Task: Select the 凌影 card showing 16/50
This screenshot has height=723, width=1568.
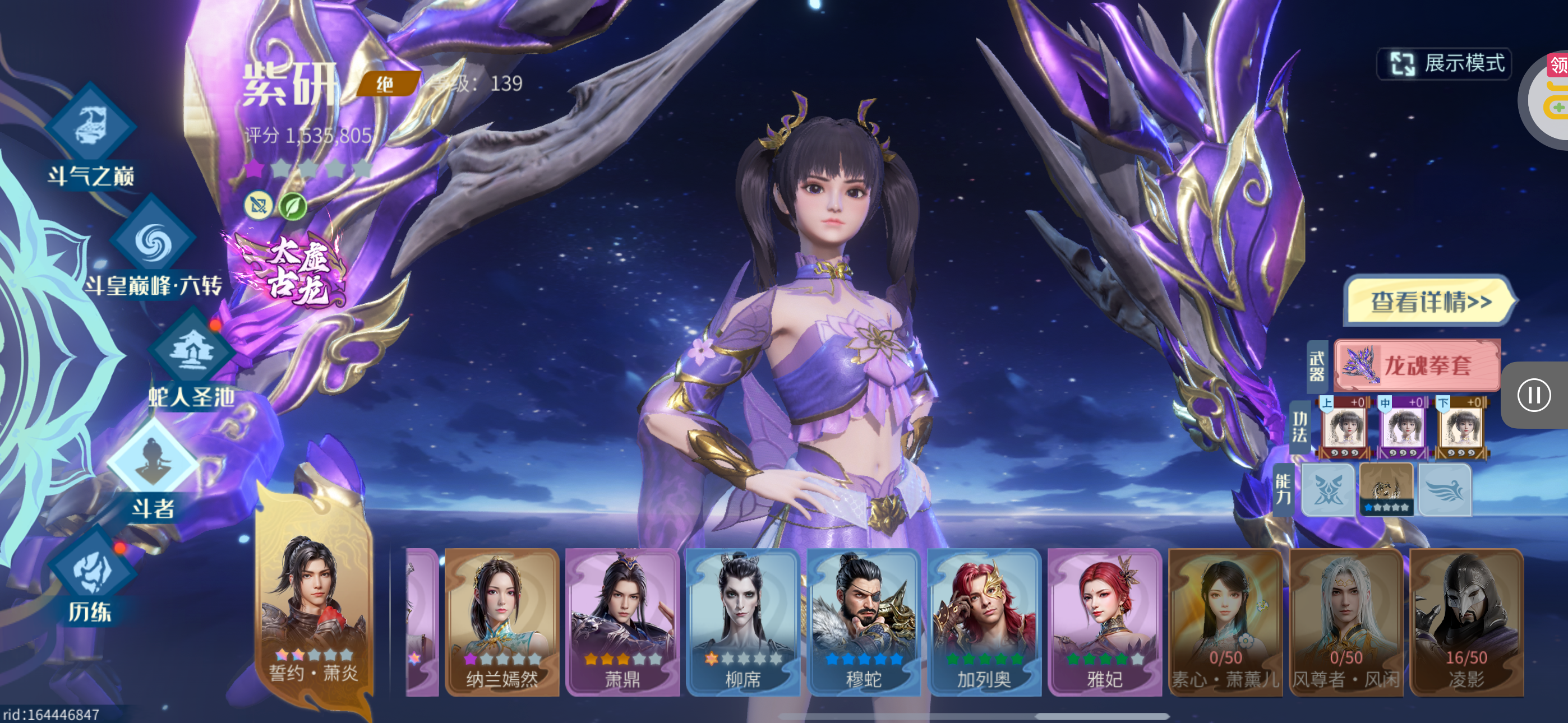Action: pyautogui.click(x=1466, y=622)
